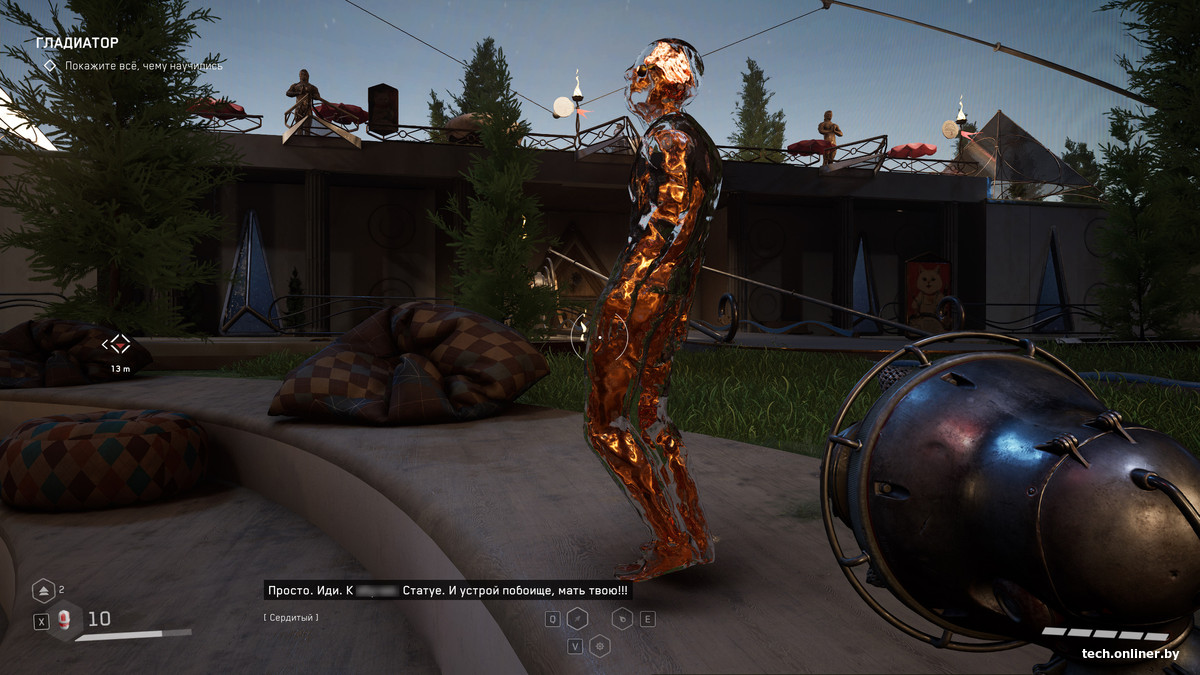Screen dimensions: 1200x675
Task: Activate the leaf-shaped ability hexagon beside E
Action: coord(622,619)
